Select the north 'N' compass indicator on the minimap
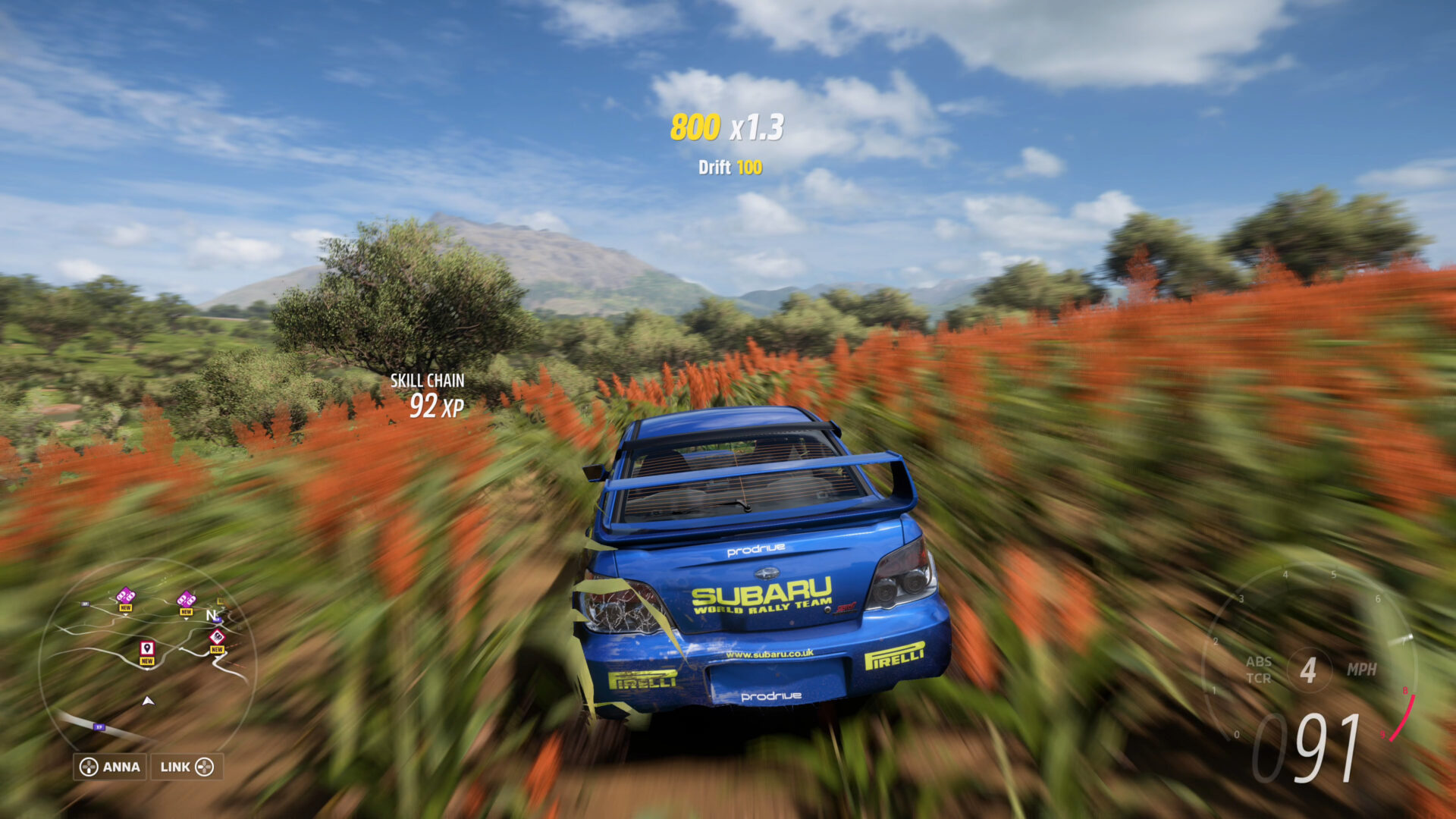Viewport: 1456px width, 819px height. pyautogui.click(x=211, y=615)
